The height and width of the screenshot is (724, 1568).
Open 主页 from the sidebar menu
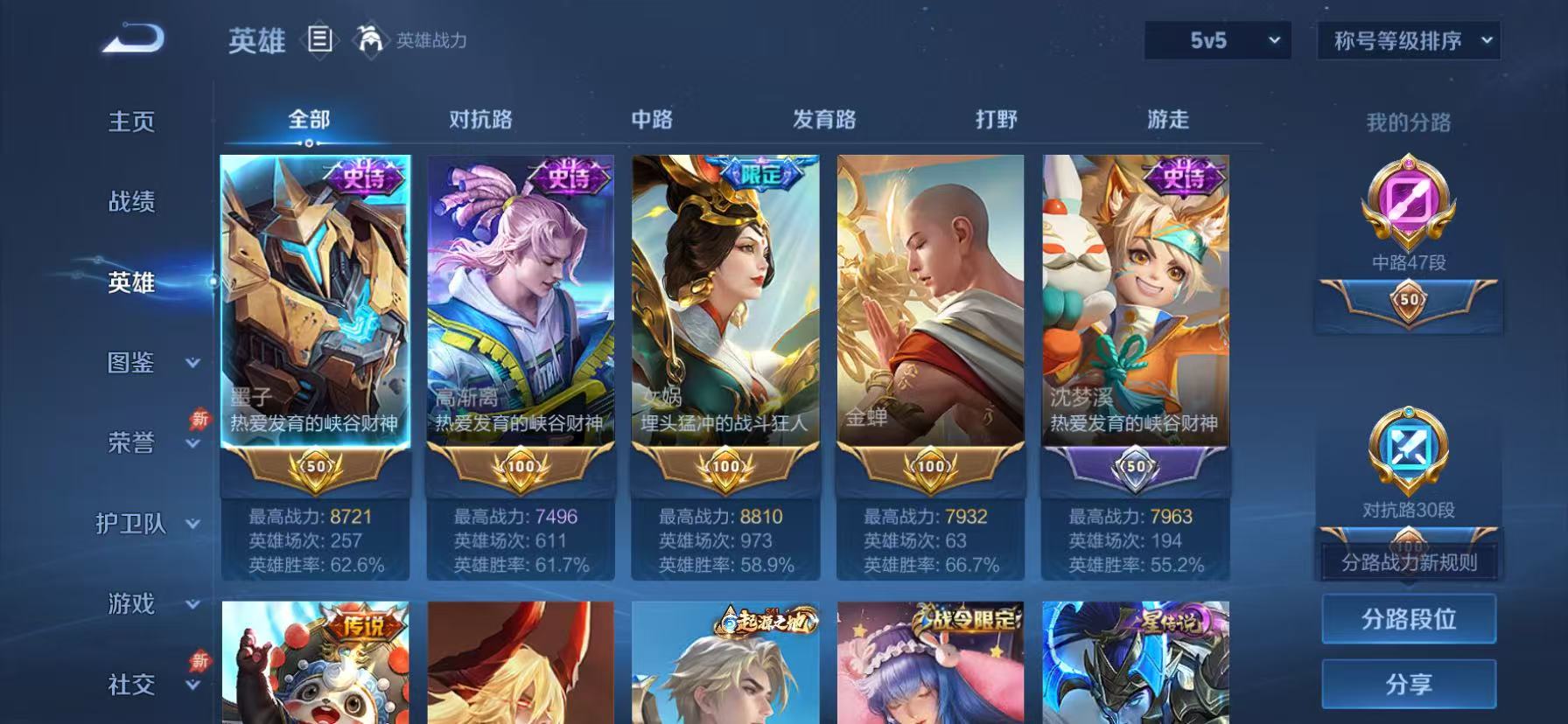tap(132, 122)
